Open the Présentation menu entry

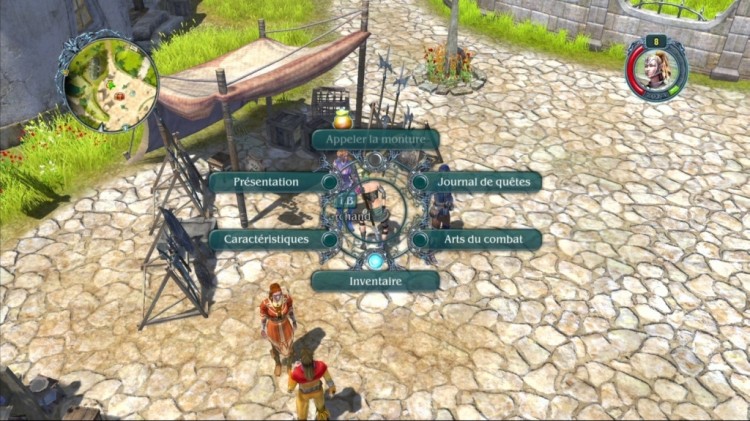pos(267,182)
